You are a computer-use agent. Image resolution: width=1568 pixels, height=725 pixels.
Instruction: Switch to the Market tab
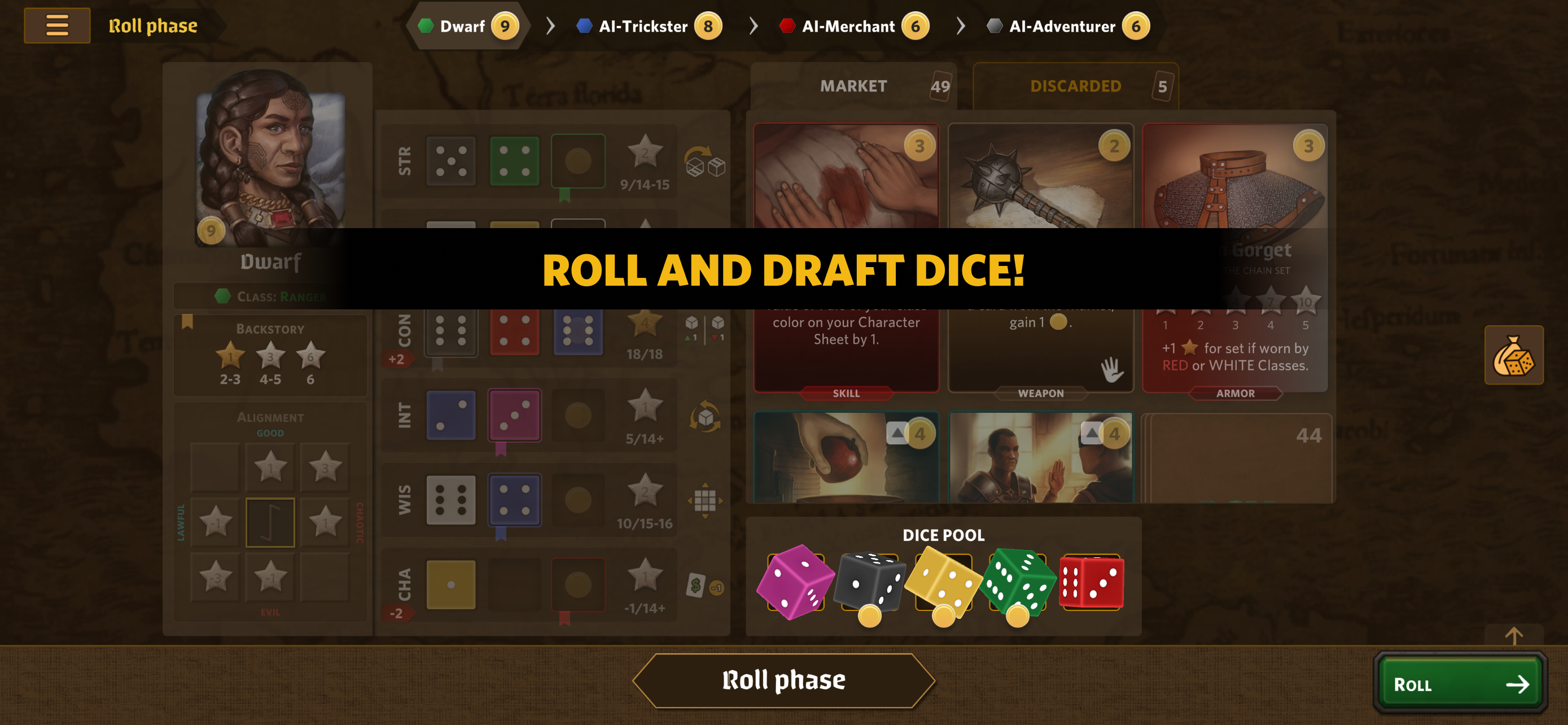pos(853,86)
